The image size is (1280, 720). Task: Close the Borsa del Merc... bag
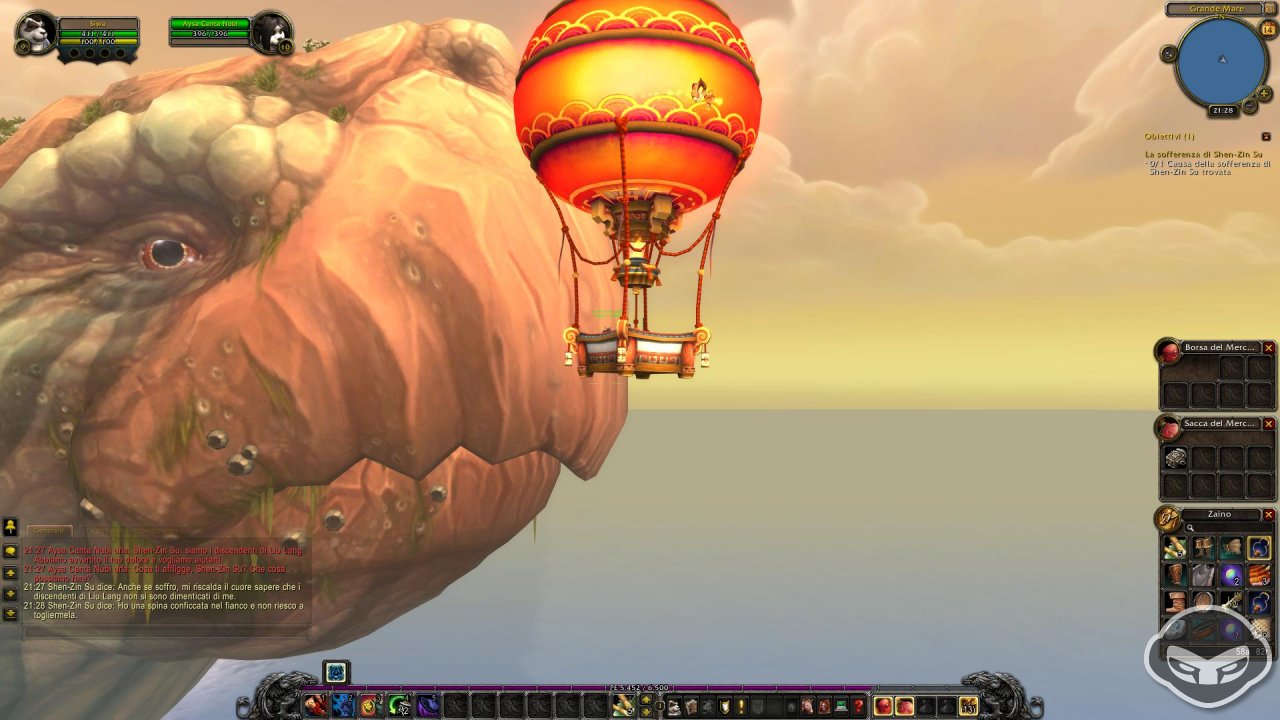[1268, 348]
